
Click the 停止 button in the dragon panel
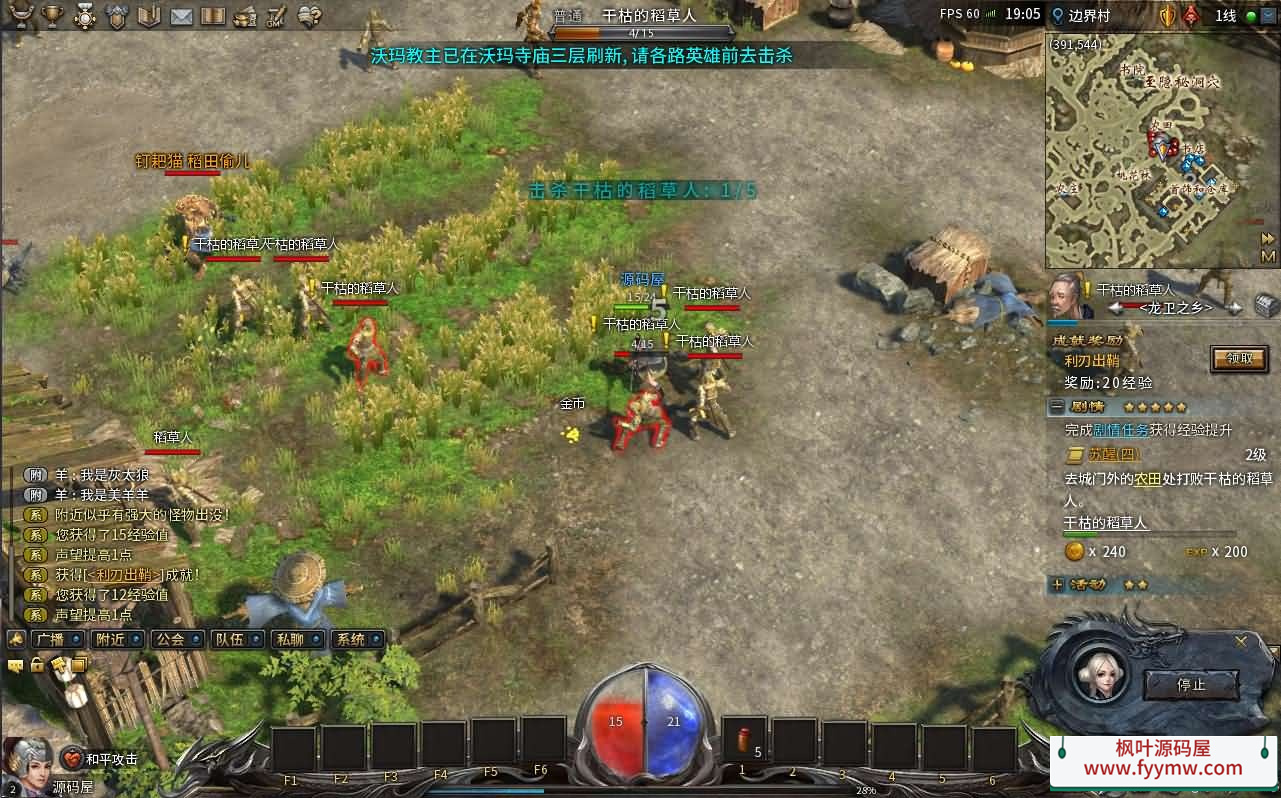[1191, 685]
